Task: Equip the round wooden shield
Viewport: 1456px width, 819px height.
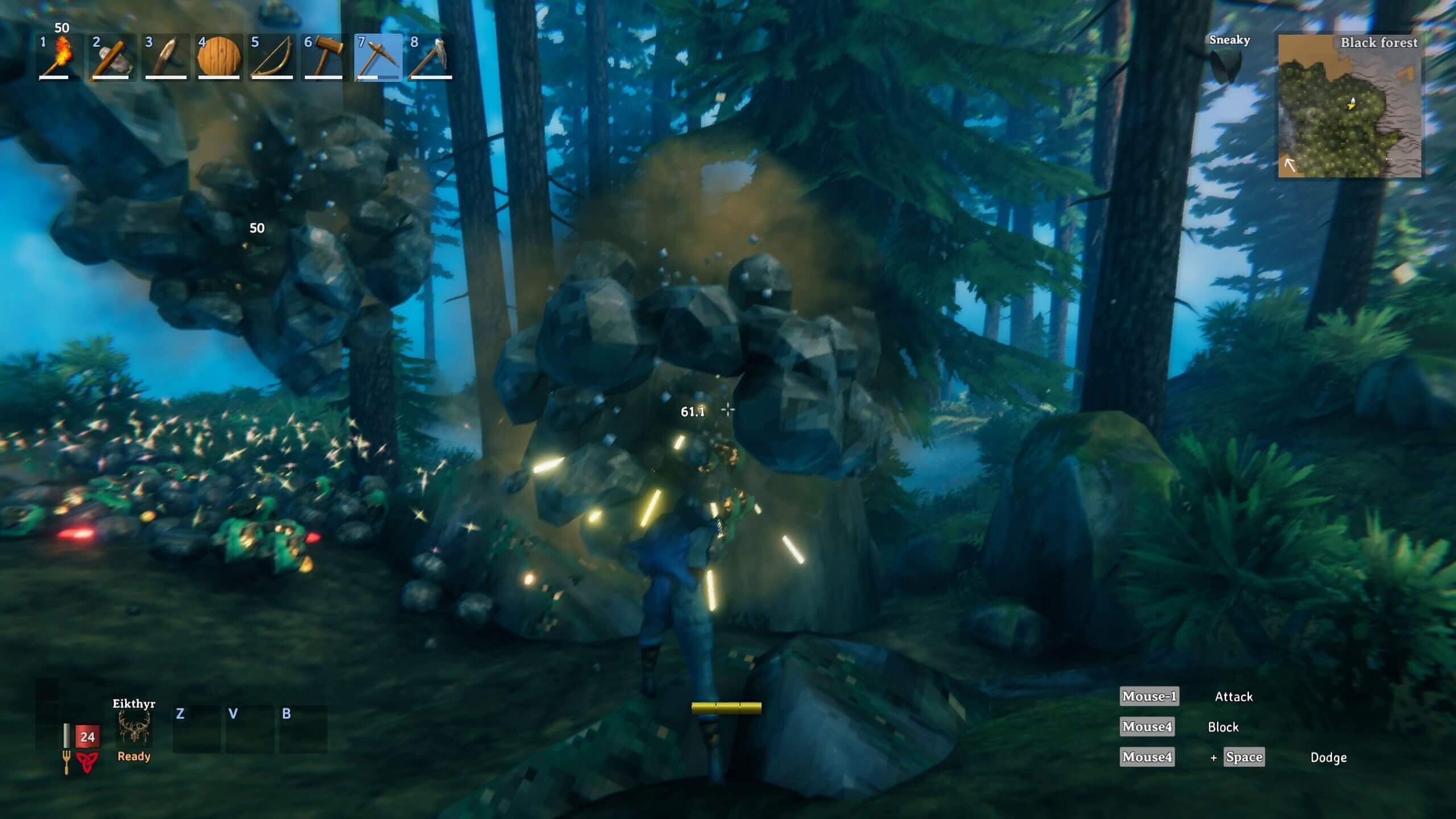Action: point(218,57)
